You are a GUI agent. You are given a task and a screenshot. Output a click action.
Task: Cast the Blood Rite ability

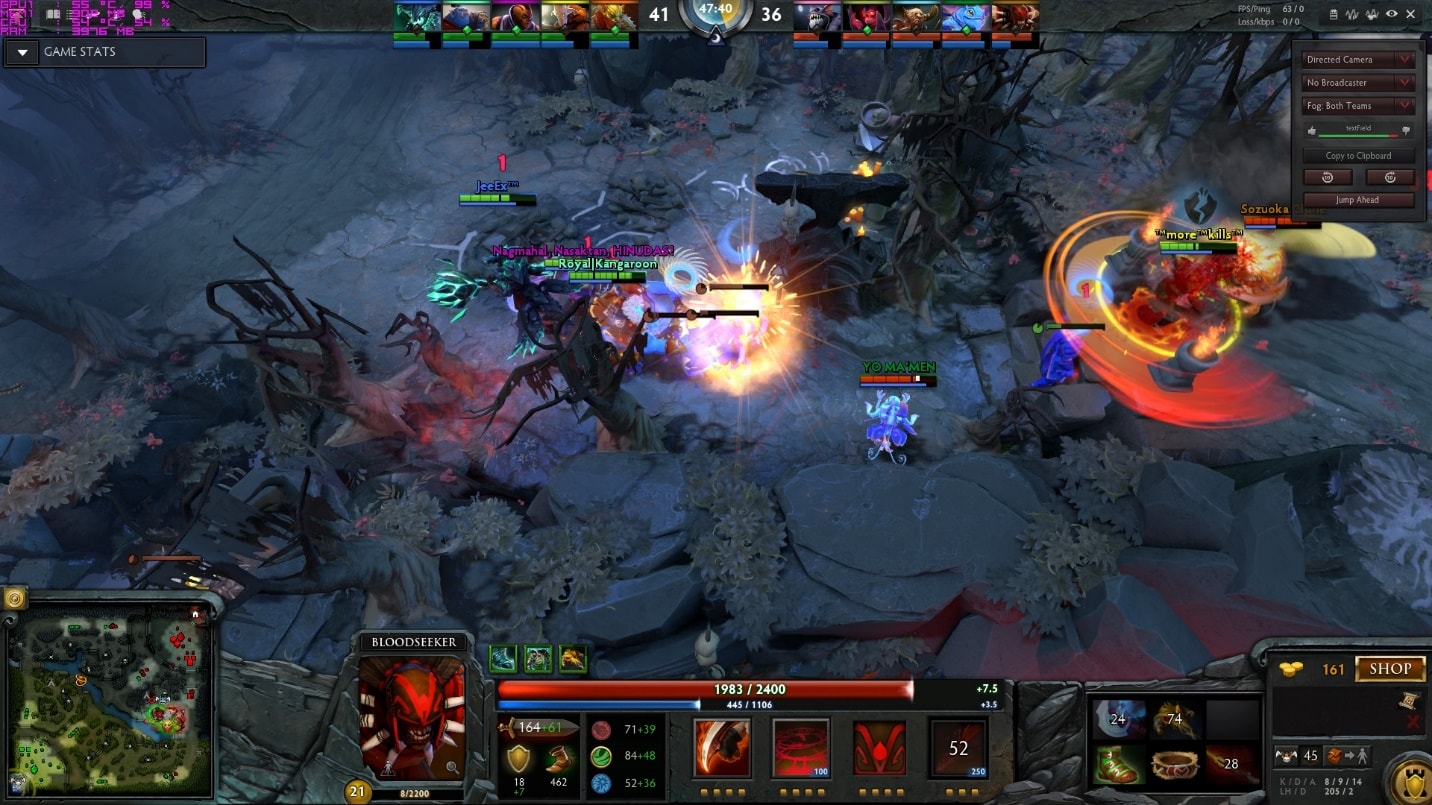(x=801, y=748)
